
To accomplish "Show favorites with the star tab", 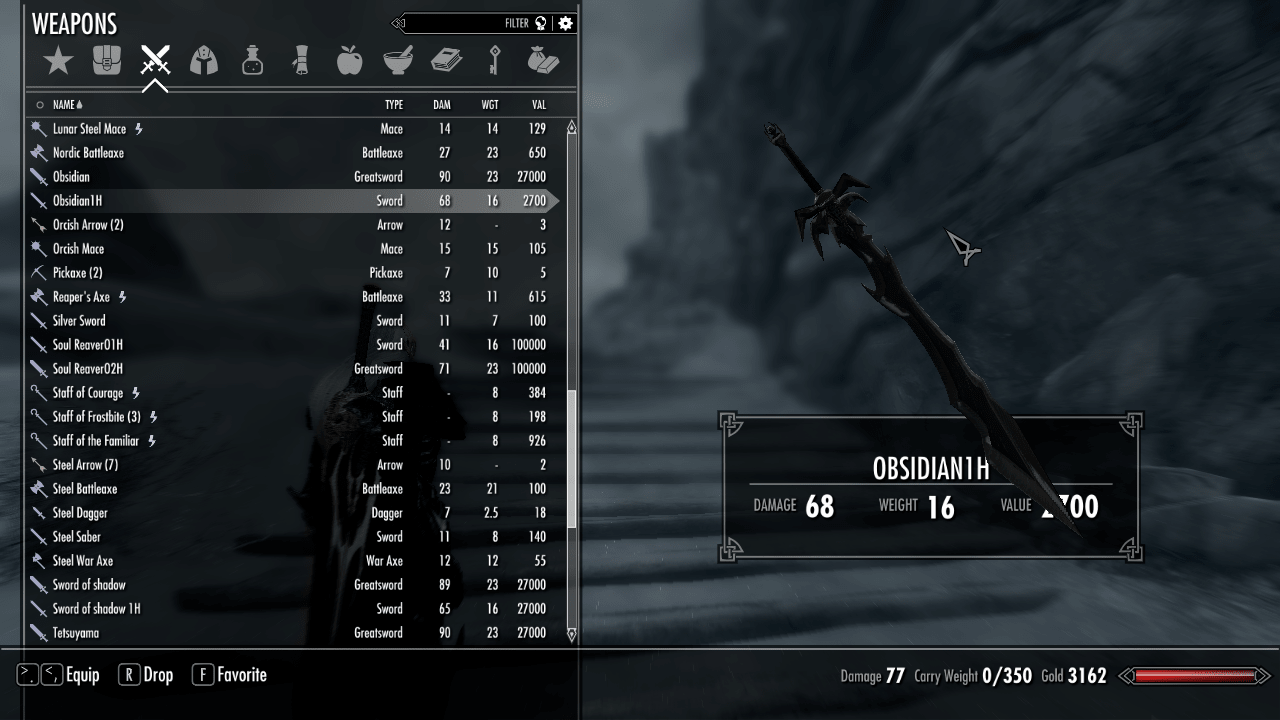I will click(58, 61).
